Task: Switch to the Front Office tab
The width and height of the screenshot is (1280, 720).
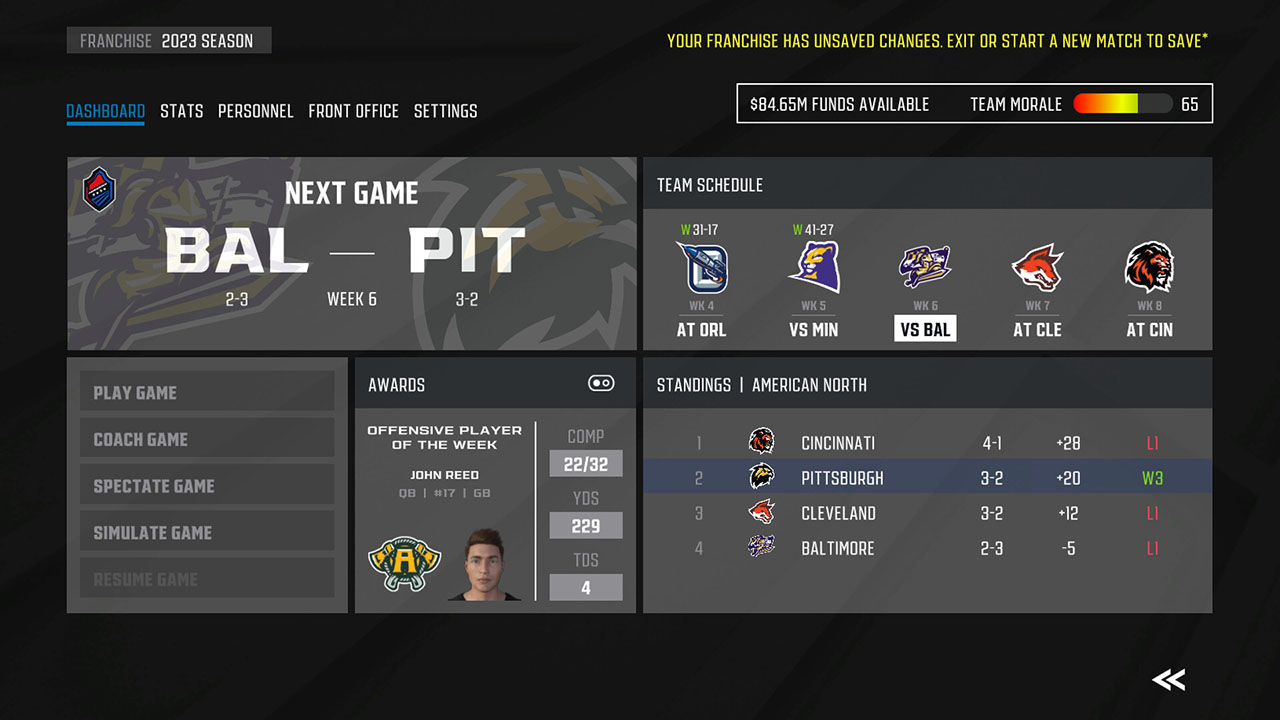Action: click(353, 111)
